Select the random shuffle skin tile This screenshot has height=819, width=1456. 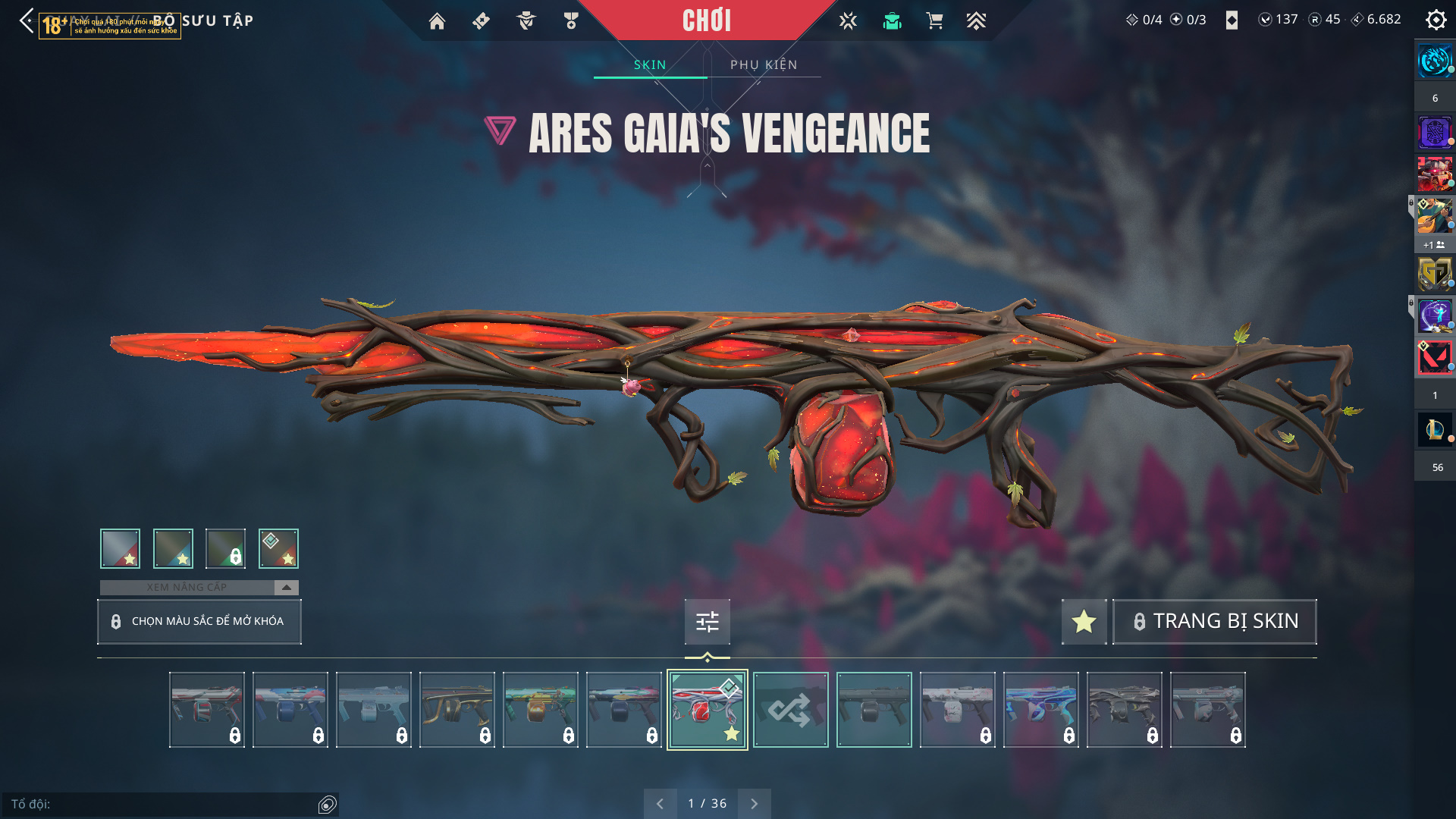click(x=790, y=710)
